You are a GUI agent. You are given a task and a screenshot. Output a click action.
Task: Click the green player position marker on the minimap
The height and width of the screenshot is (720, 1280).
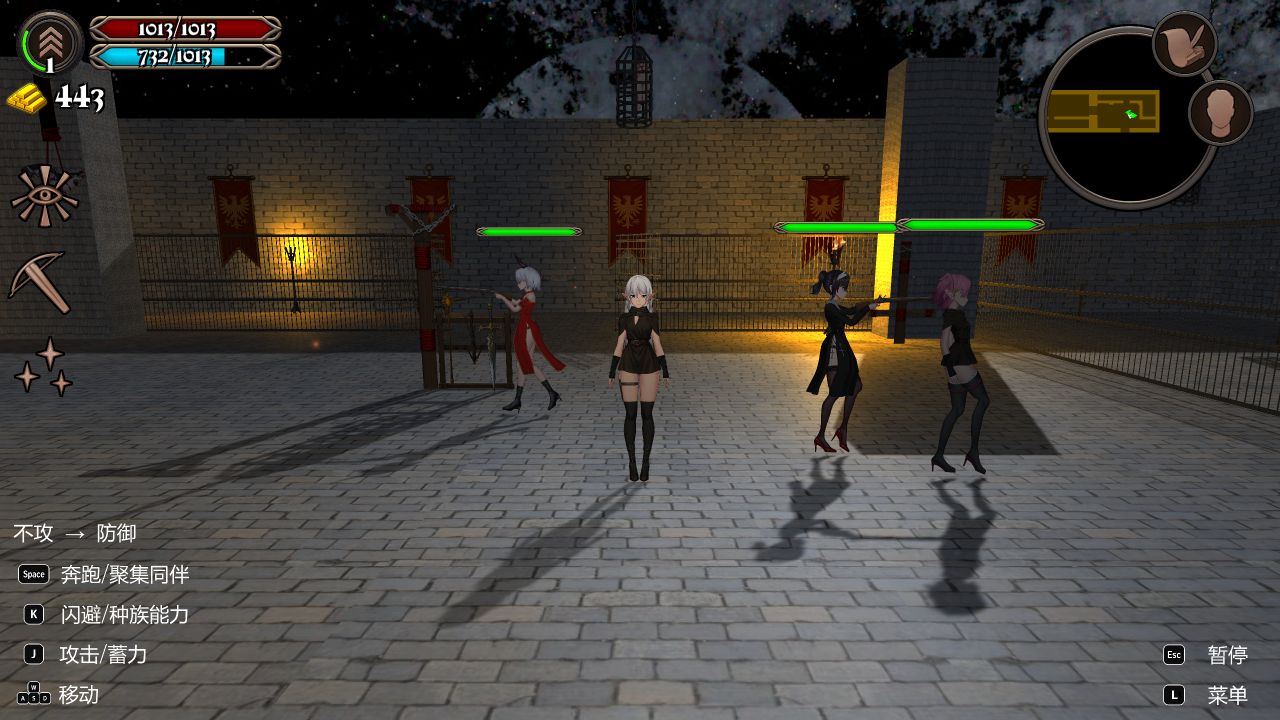[x=1132, y=113]
